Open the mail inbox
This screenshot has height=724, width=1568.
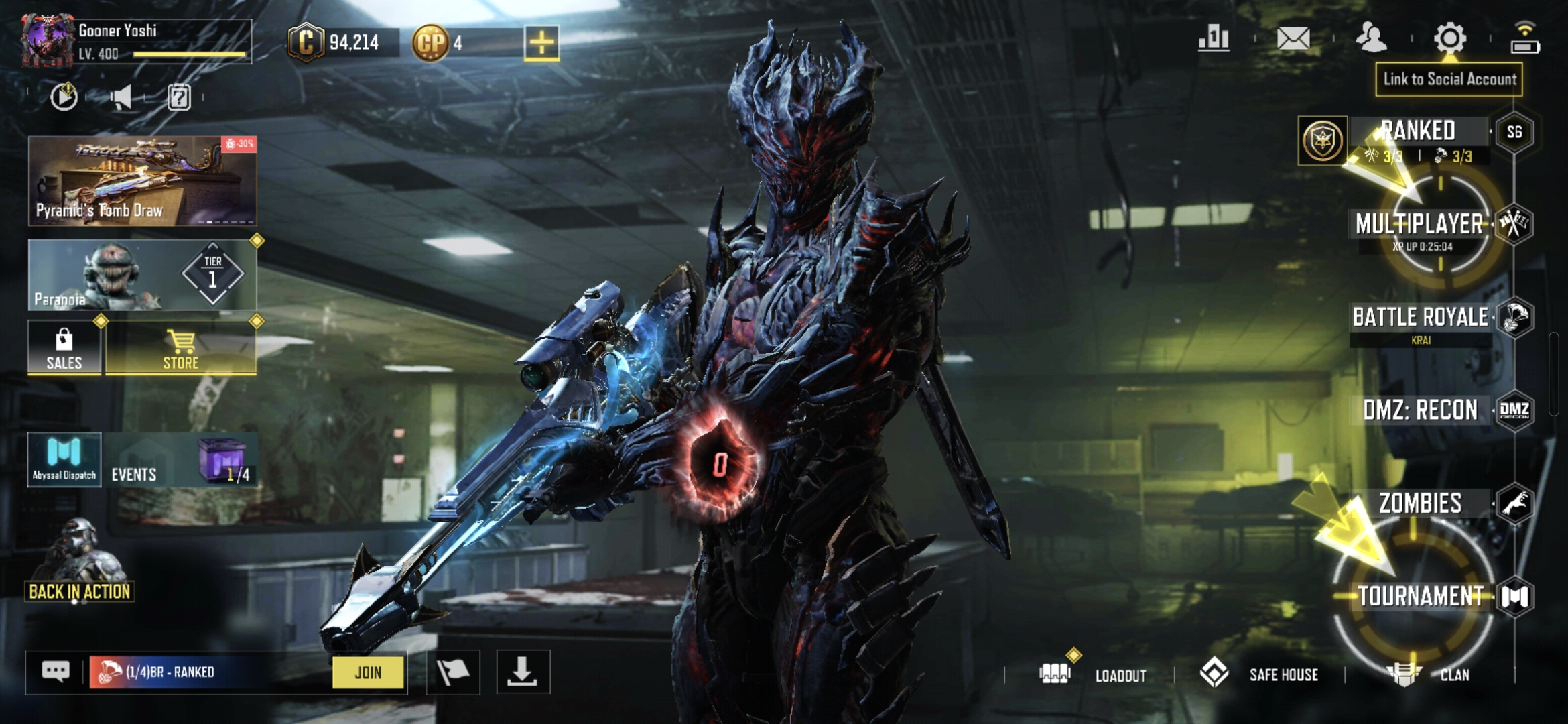pos(1293,38)
